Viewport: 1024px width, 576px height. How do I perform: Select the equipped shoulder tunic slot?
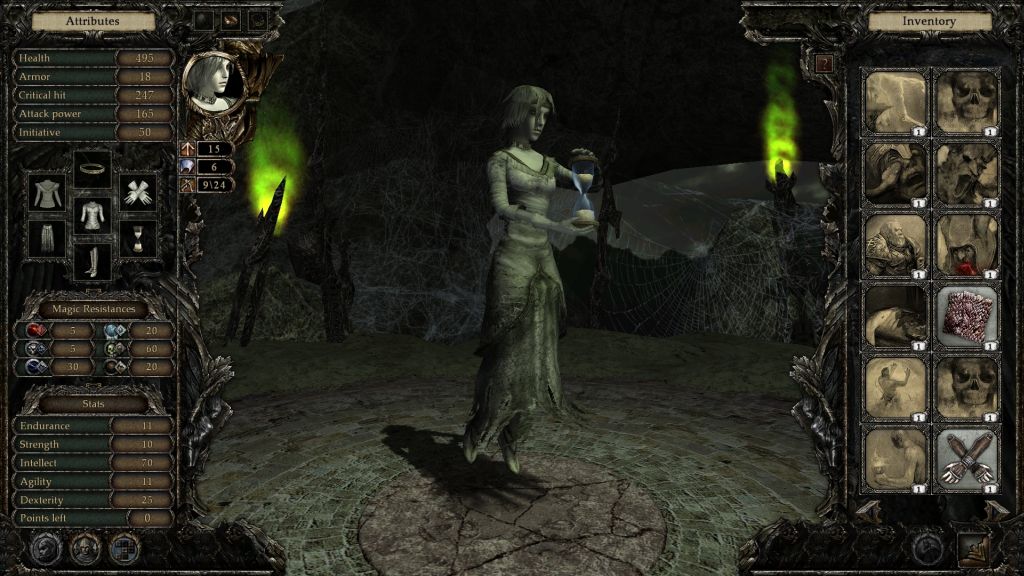coord(47,191)
